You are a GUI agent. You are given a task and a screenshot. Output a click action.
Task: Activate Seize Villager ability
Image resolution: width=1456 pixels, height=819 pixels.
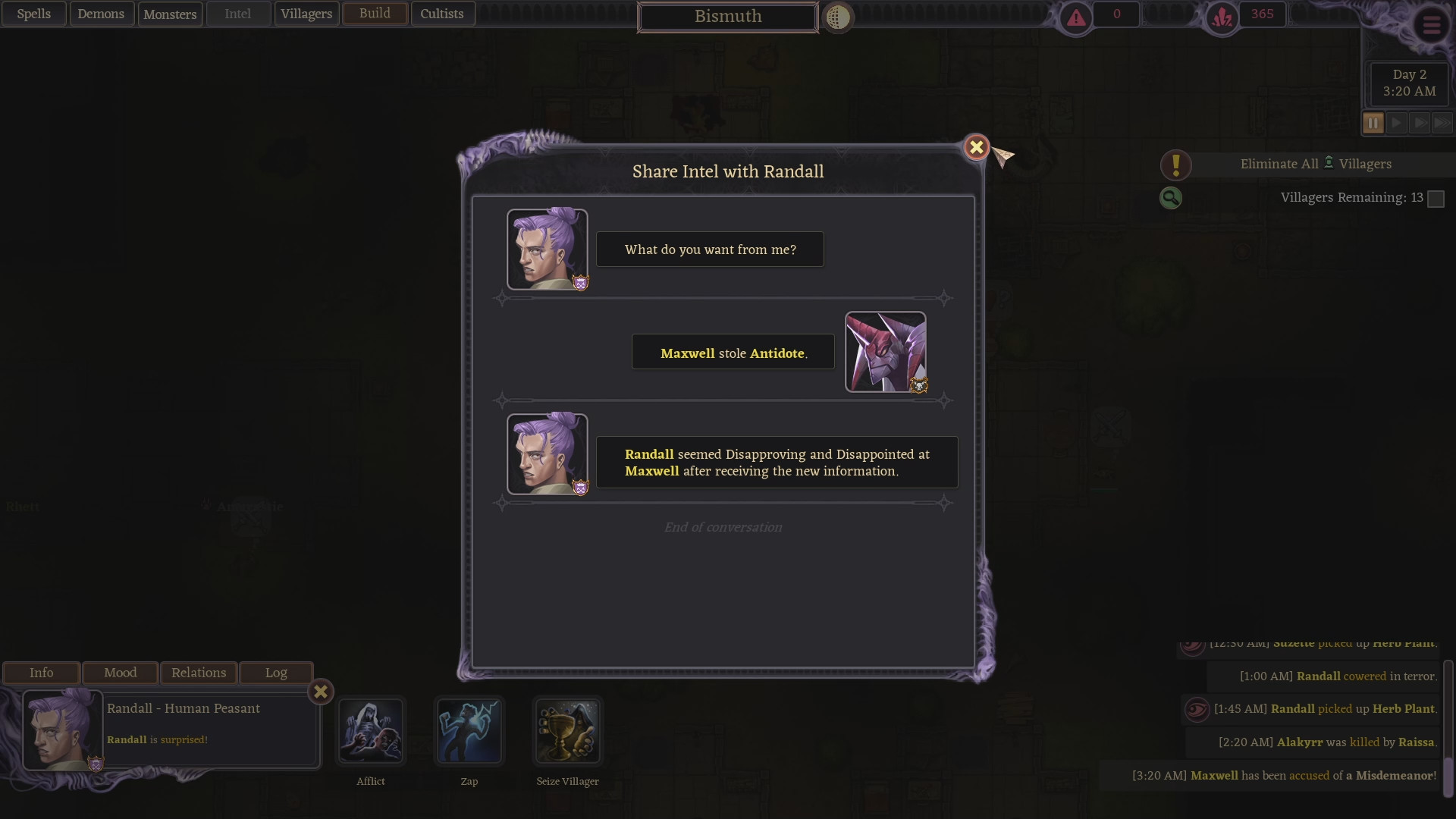(x=567, y=731)
